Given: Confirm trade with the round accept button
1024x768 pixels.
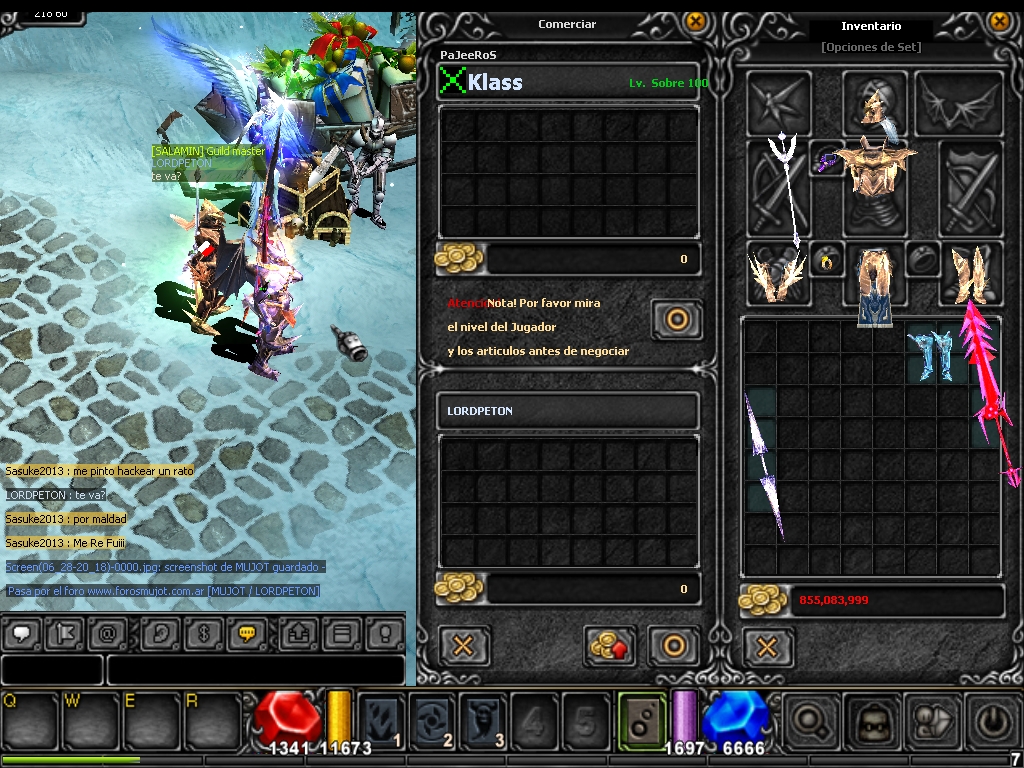Looking at the screenshot, I should tap(674, 646).
